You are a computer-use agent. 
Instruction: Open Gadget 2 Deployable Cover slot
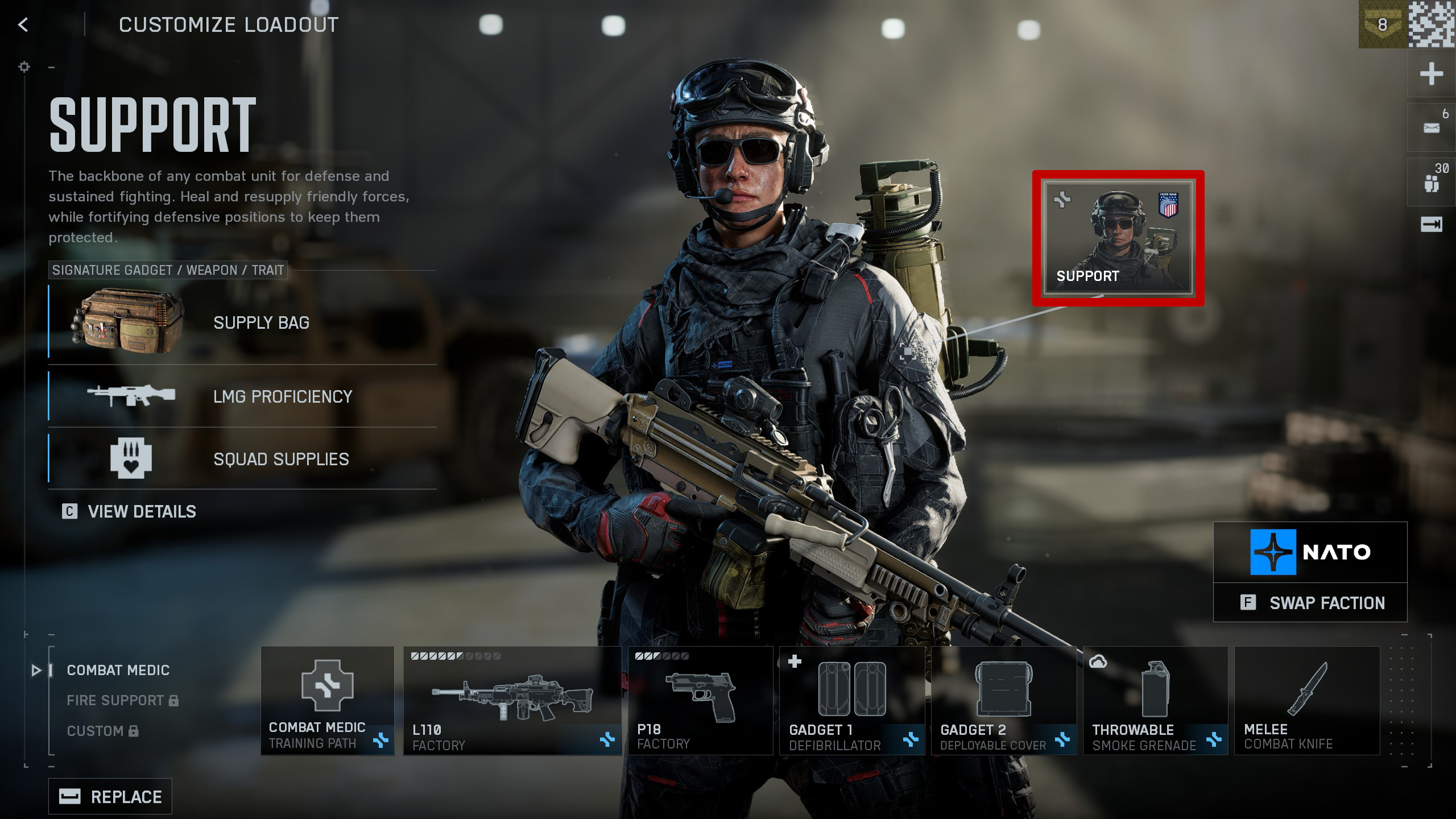pyautogui.click(x=1003, y=701)
